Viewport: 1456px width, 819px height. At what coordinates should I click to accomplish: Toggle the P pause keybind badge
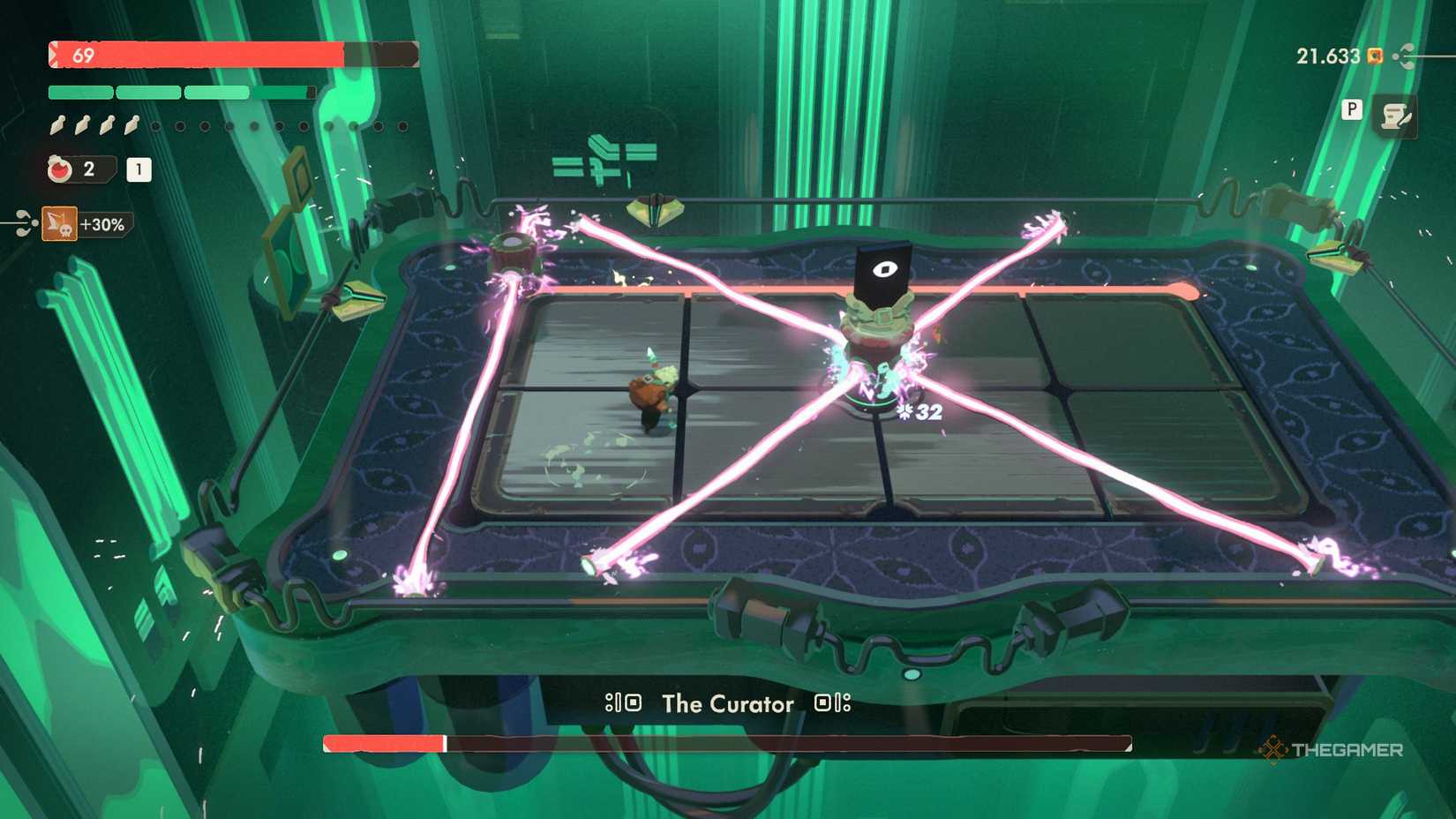1351,111
